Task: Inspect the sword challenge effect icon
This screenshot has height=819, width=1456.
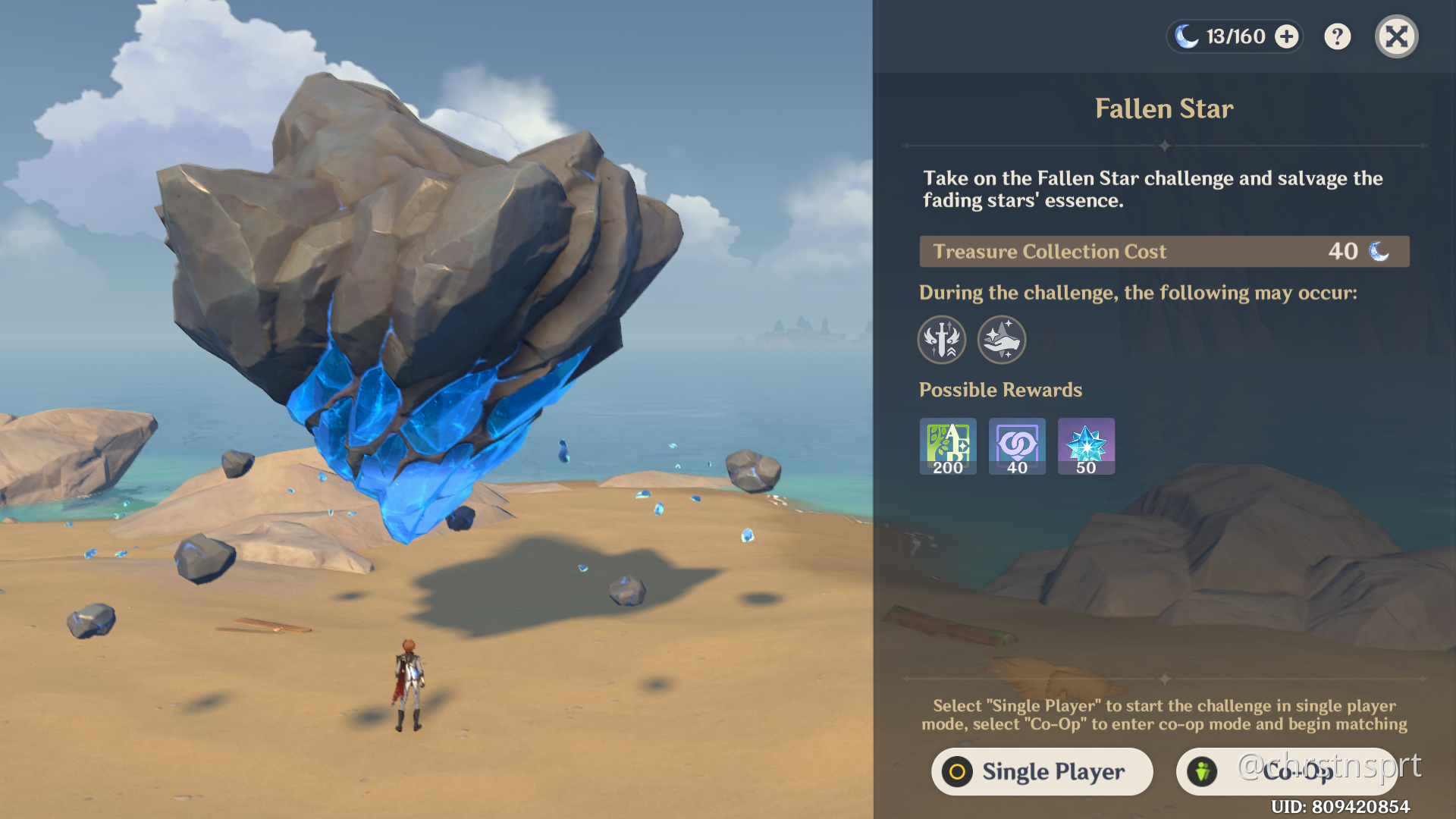Action: click(x=942, y=339)
